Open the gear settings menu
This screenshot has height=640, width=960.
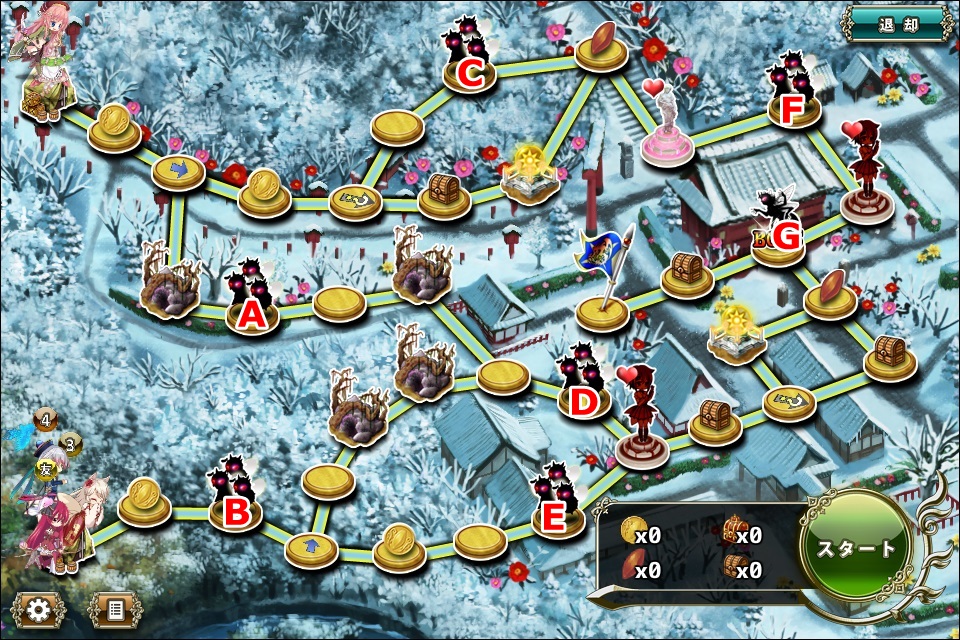[x=39, y=608]
